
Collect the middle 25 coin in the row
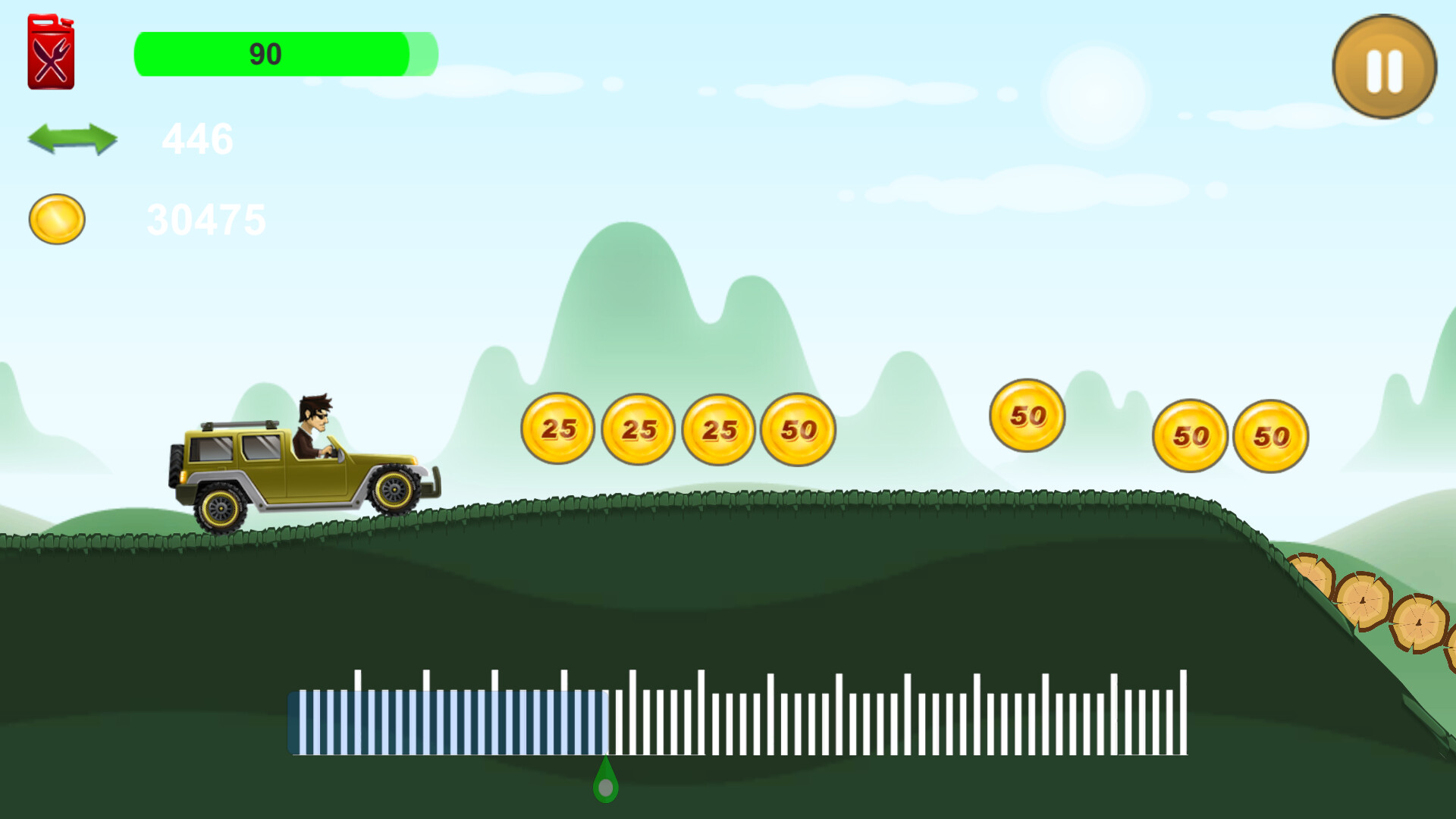pos(641,428)
